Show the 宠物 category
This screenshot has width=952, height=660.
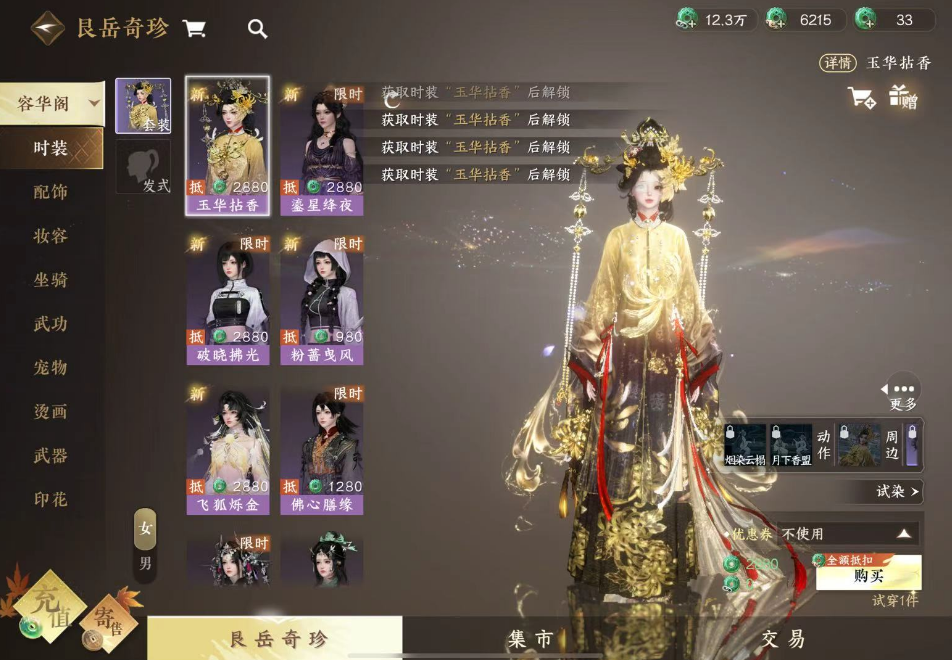pos(51,368)
